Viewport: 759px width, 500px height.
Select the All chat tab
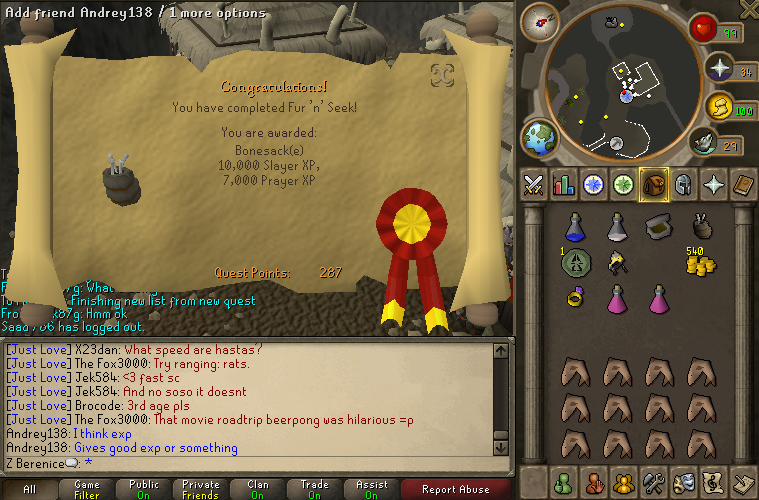(x=30, y=489)
